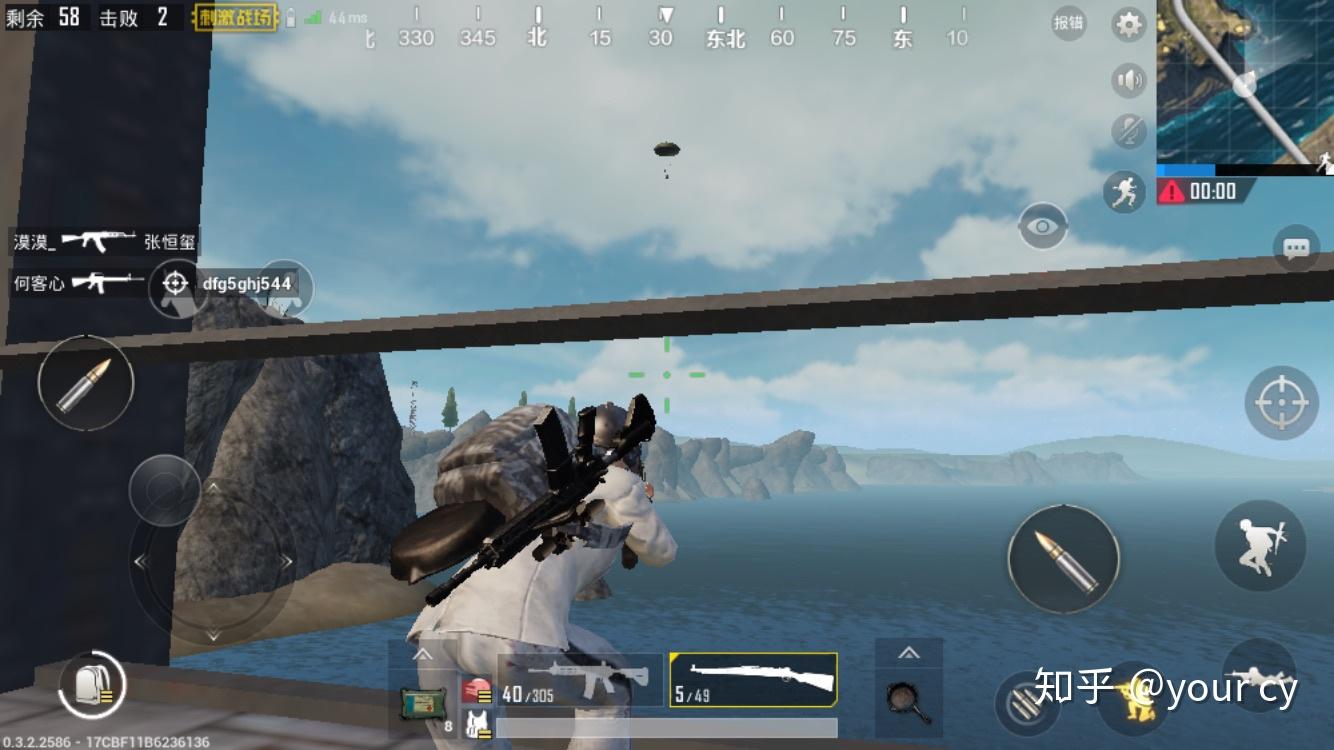Toggle the muted microphone icon
Image resolution: width=1334 pixels, height=750 pixels.
[1129, 131]
